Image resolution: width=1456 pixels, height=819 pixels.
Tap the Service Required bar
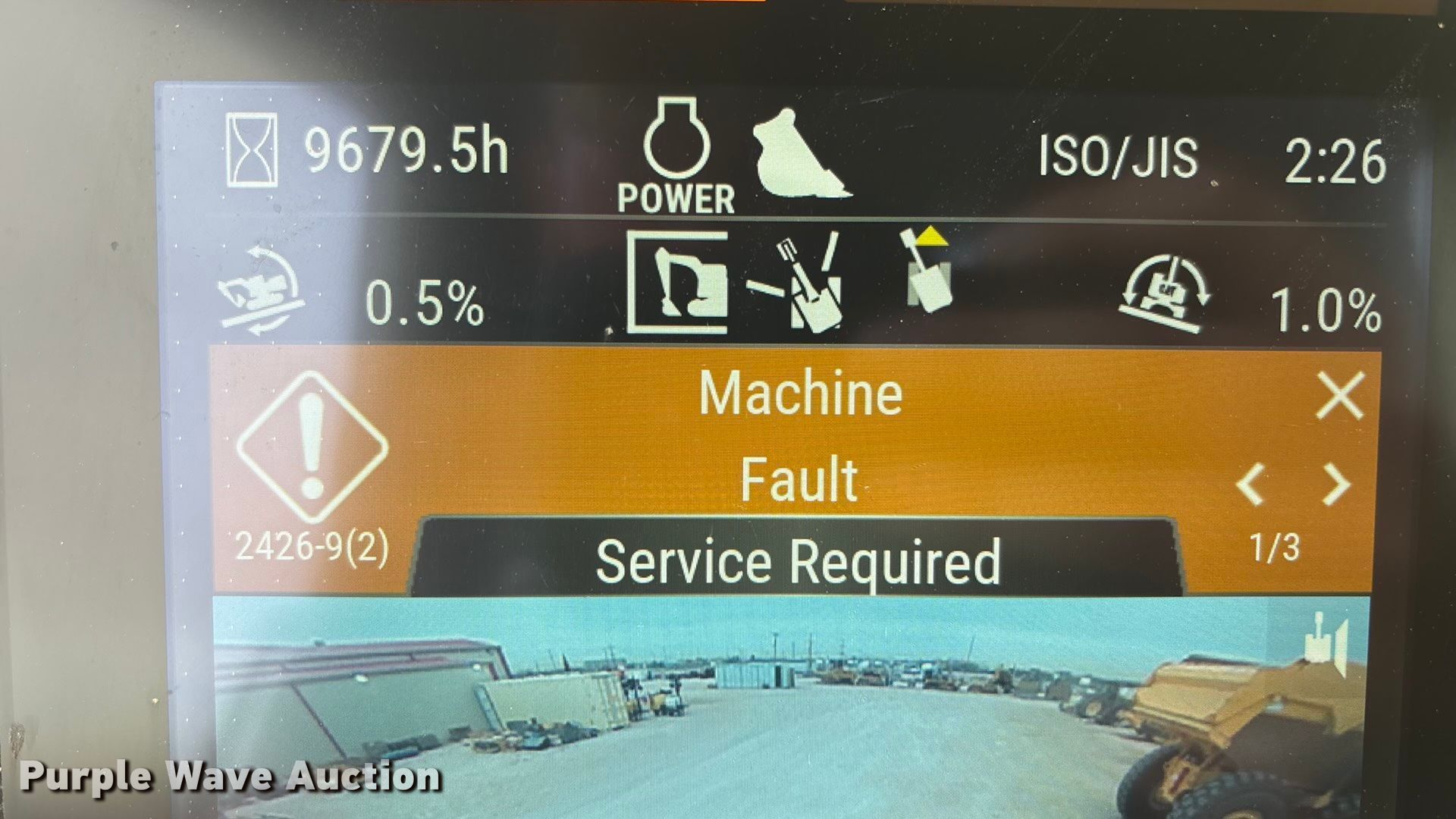[x=797, y=561]
